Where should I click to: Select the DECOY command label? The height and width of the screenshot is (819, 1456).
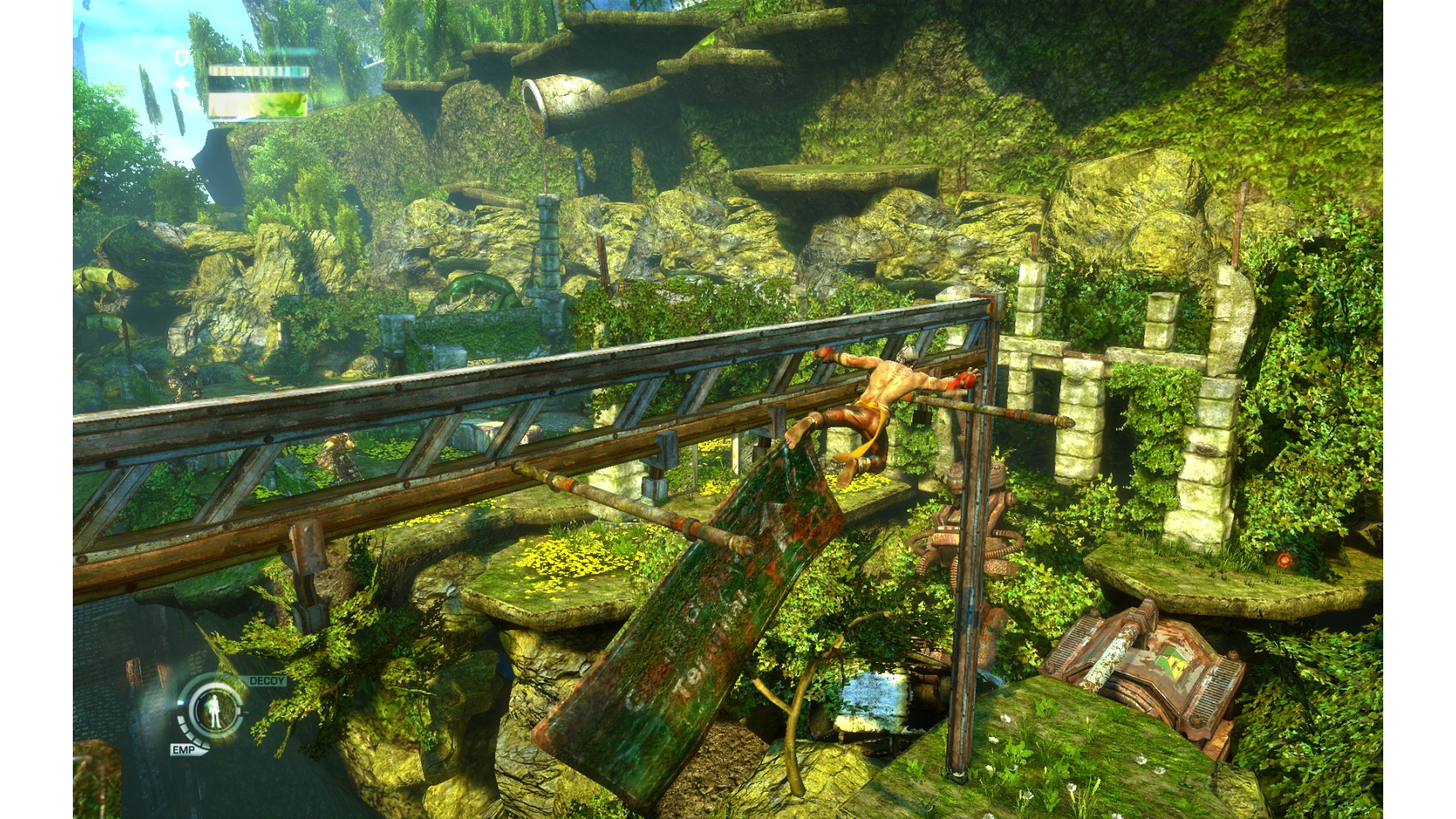pos(267,681)
